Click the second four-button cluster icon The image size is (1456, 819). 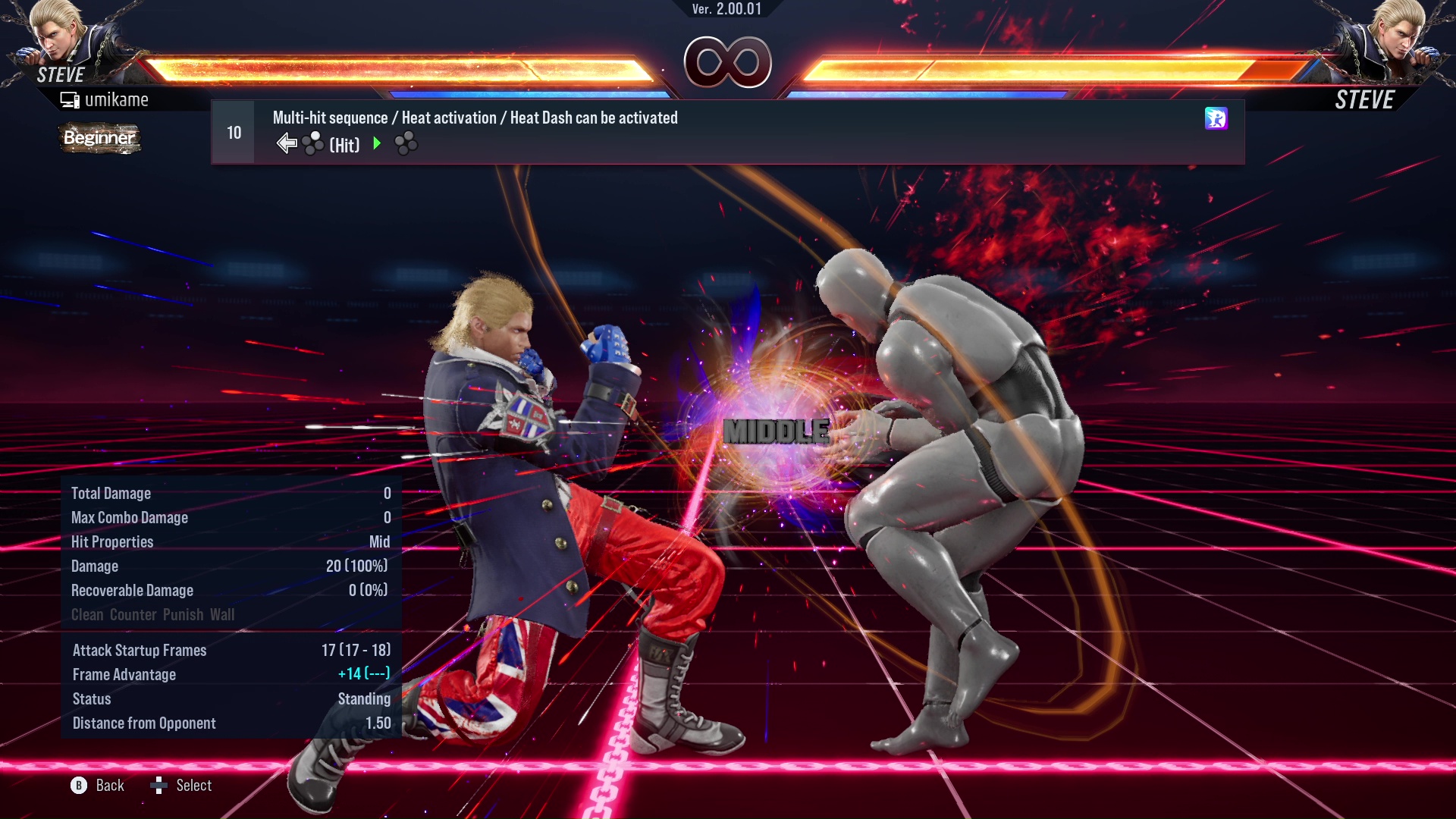point(406,141)
